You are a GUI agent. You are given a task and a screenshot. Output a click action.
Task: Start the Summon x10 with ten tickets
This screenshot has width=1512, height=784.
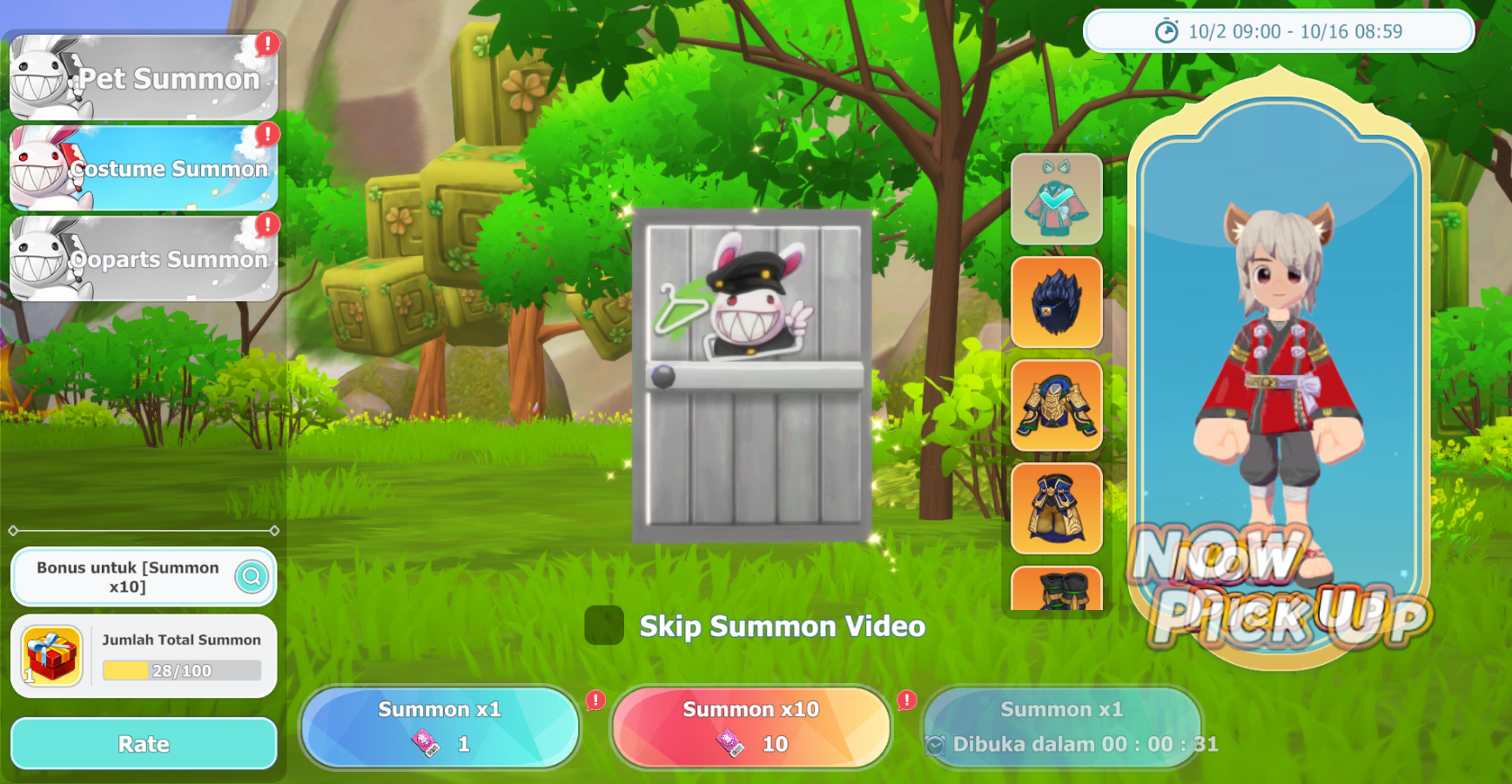point(751,727)
